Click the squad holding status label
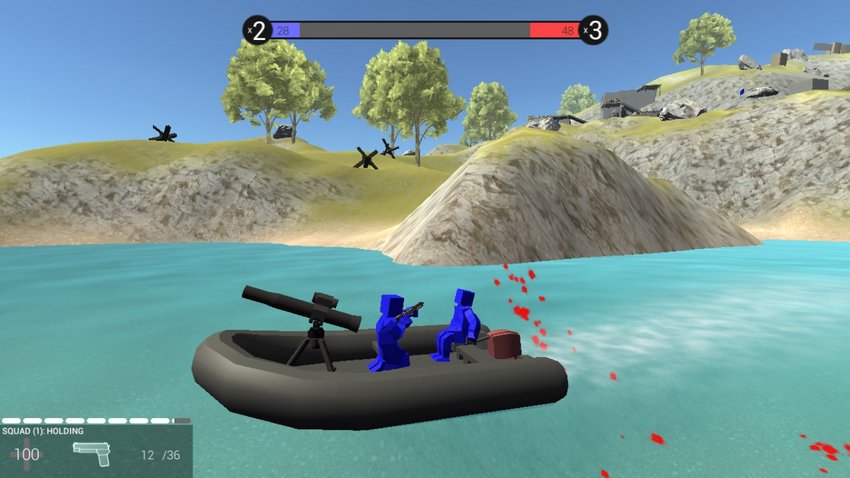The image size is (850, 478). point(43,431)
